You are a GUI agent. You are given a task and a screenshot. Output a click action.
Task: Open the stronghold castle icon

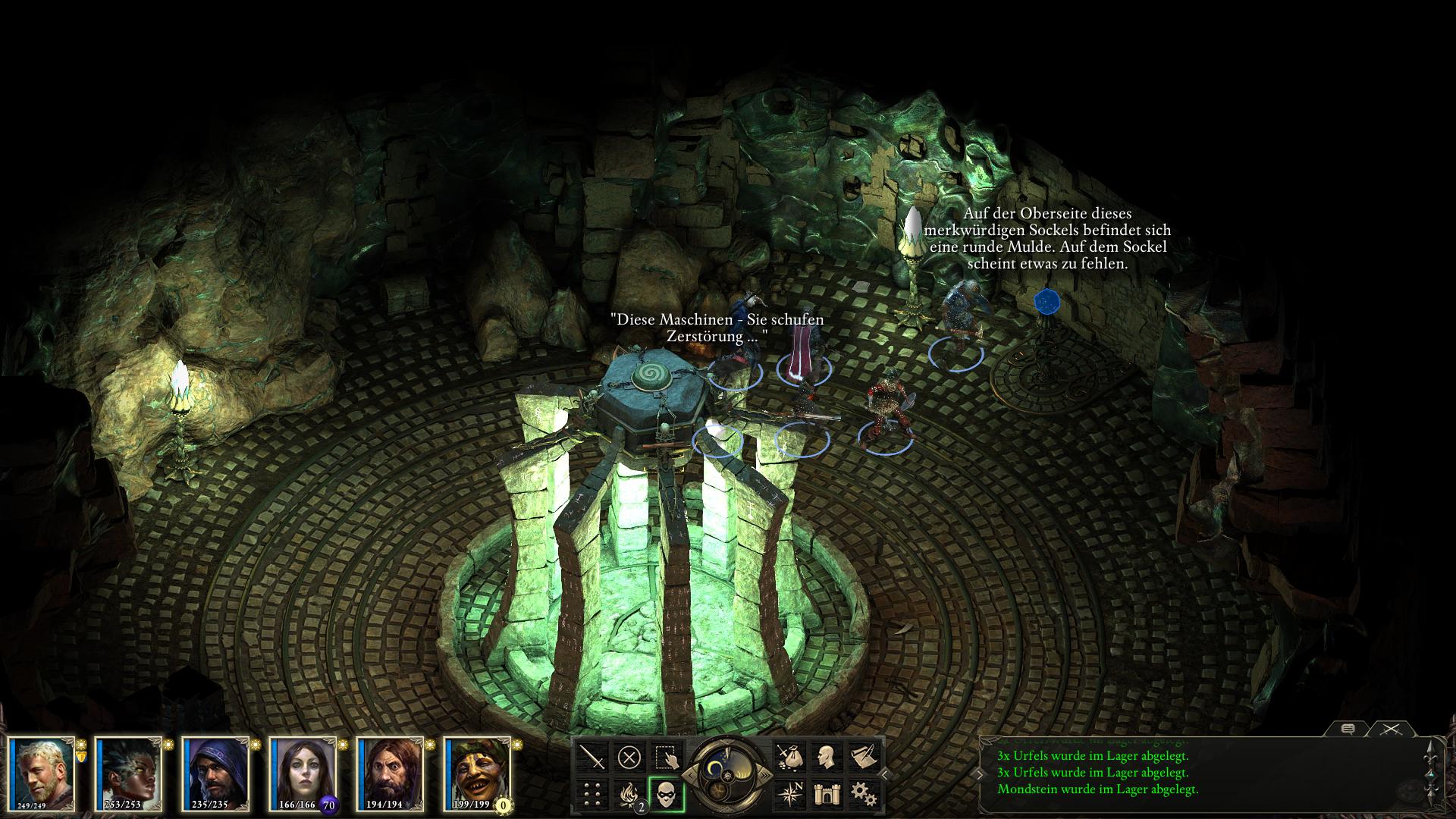coord(826,794)
